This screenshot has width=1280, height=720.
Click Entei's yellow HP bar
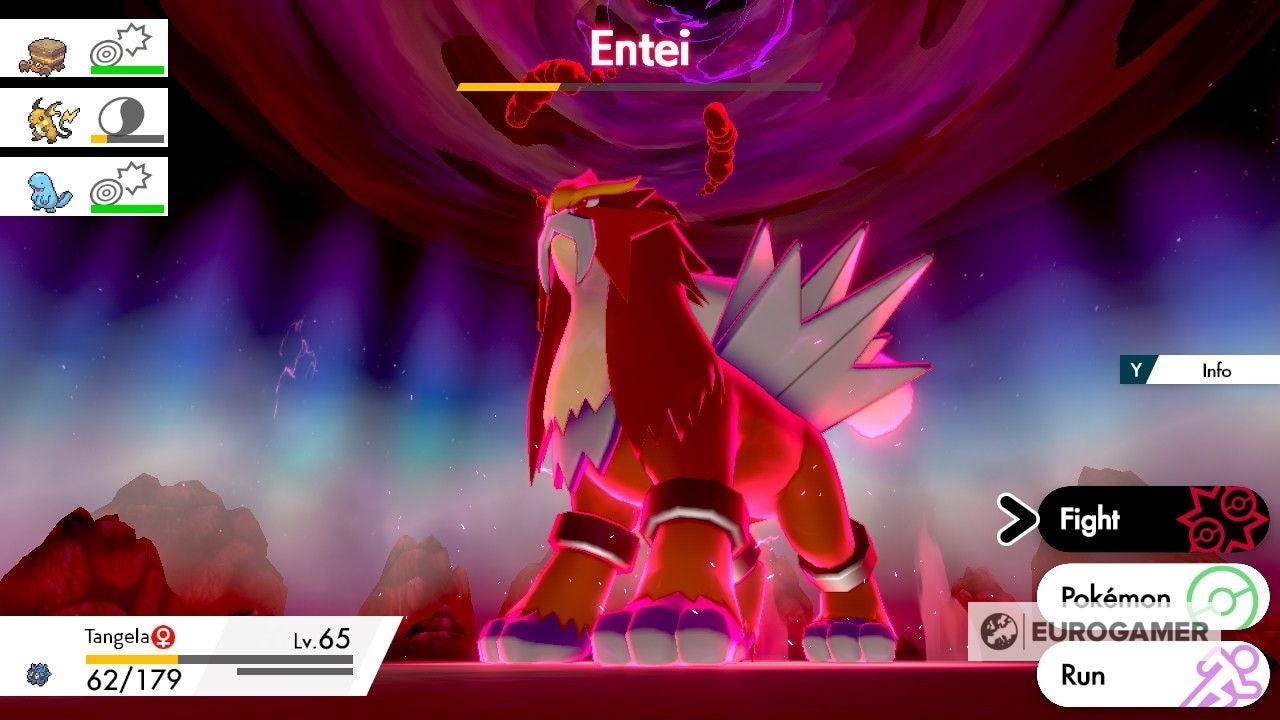[510, 88]
